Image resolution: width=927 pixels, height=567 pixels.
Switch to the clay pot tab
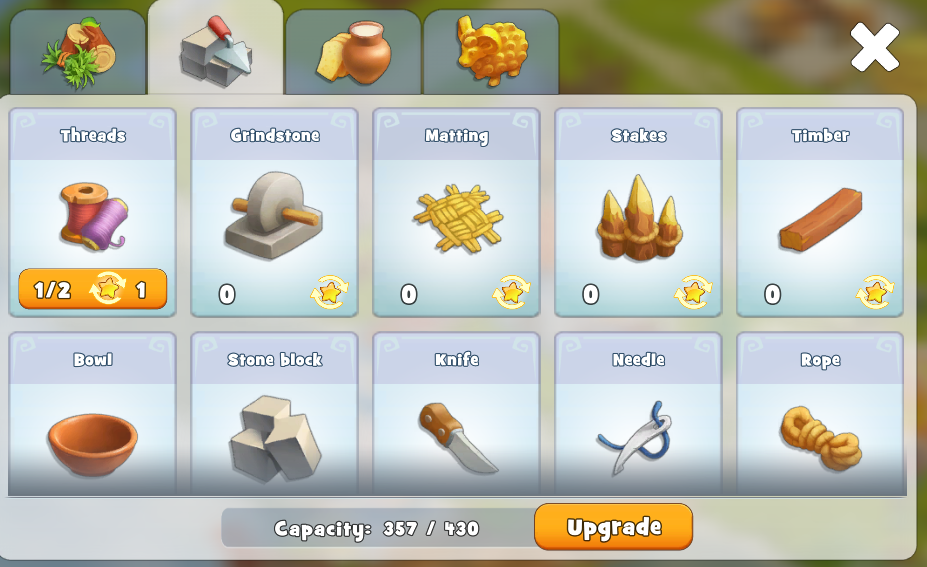coord(353,53)
